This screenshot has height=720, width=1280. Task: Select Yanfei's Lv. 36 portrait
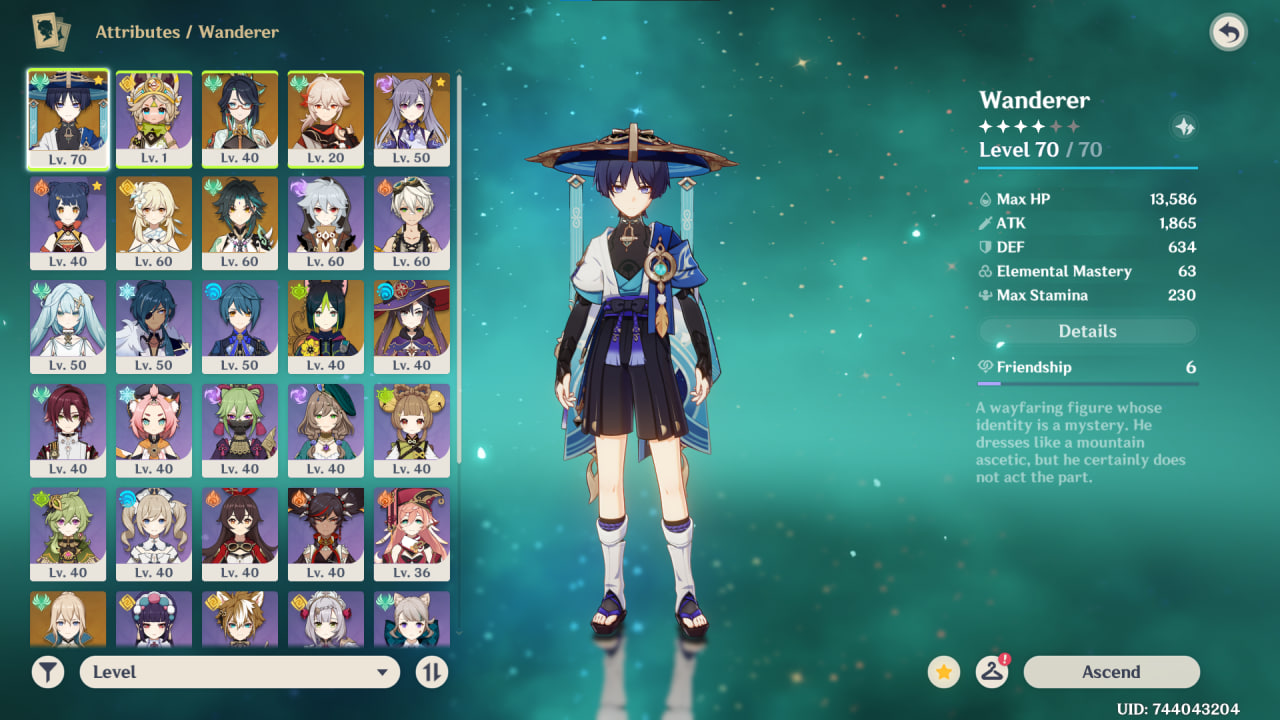point(412,534)
